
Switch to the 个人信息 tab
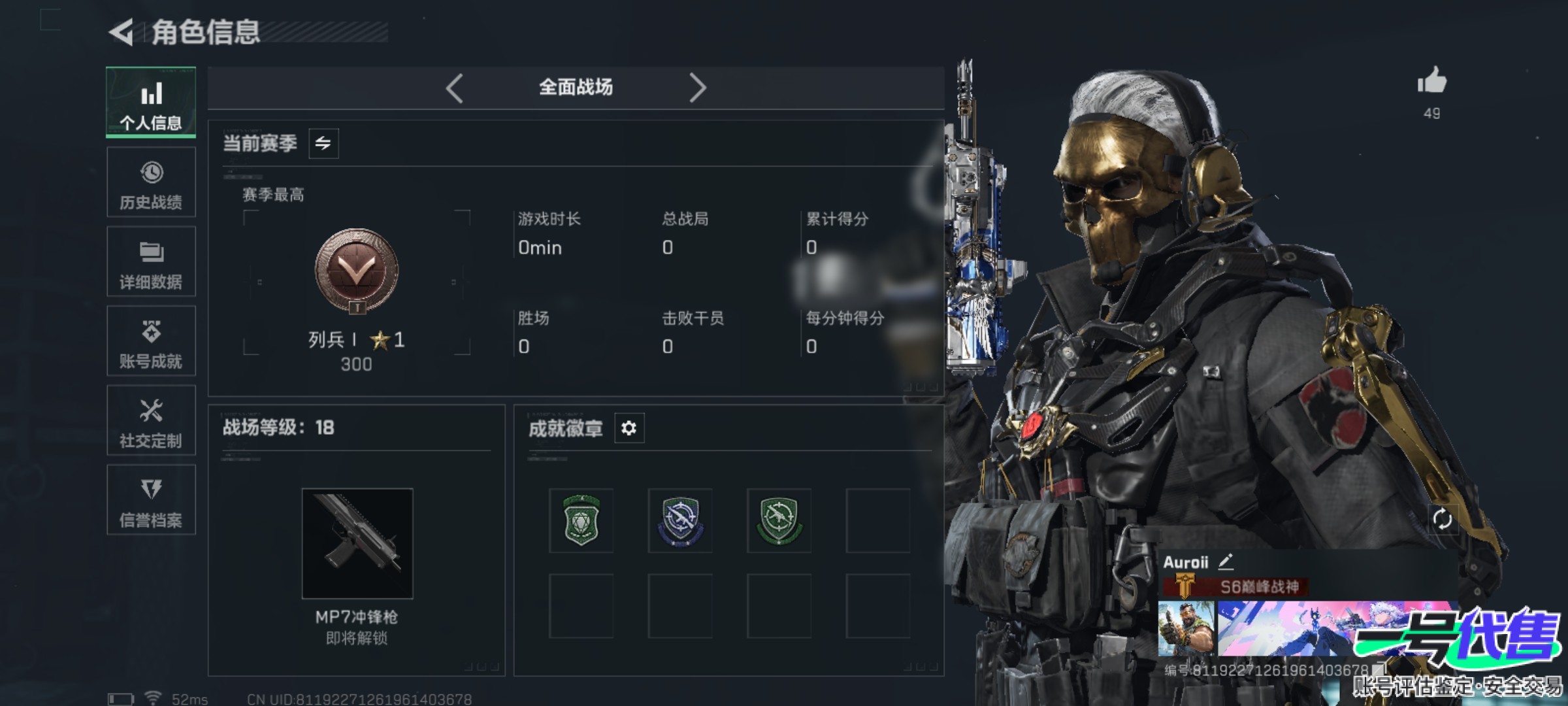151,103
